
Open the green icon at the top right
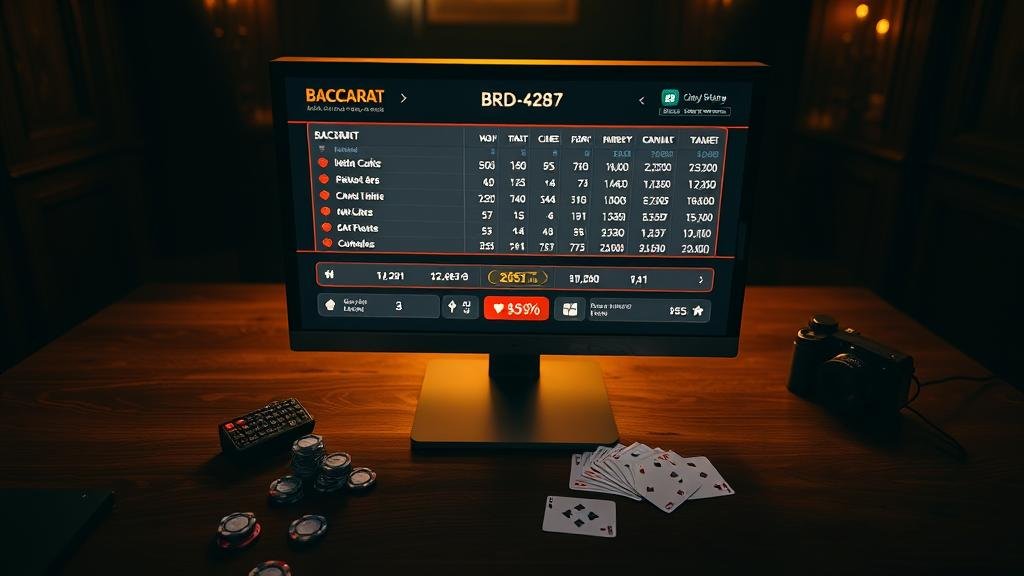point(669,98)
